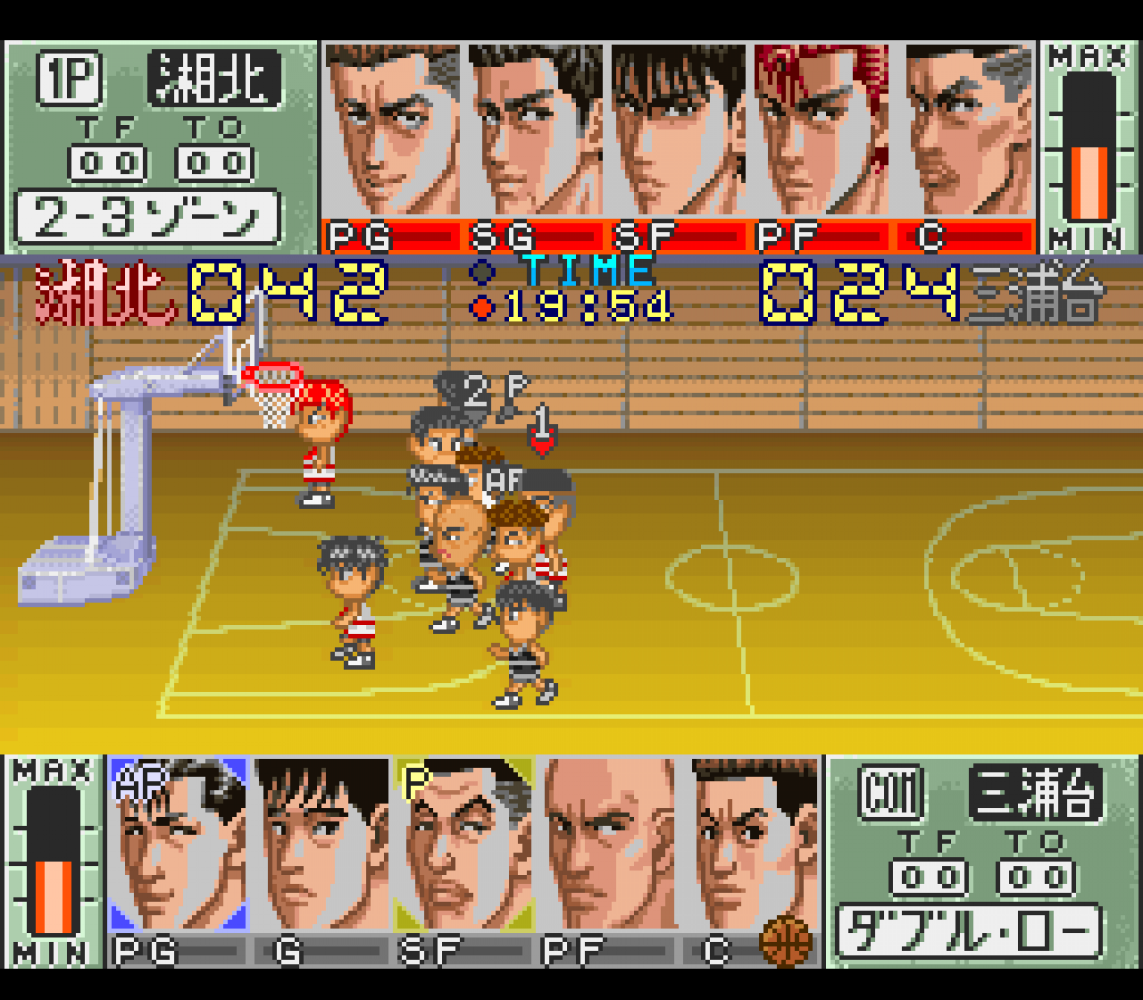This screenshot has height=1000, width=1143.
Task: Click the COM controller badge
Action: (x=888, y=794)
